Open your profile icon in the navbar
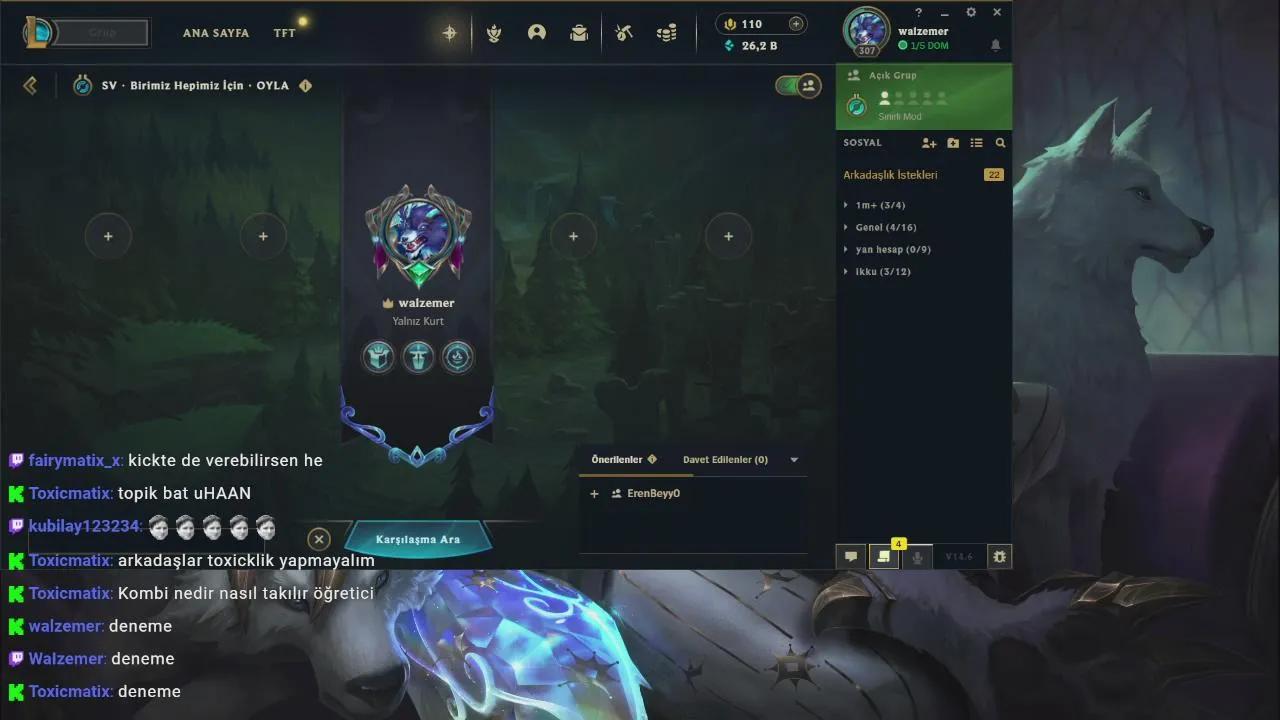Image resolution: width=1280 pixels, height=720 pixels. coord(537,33)
